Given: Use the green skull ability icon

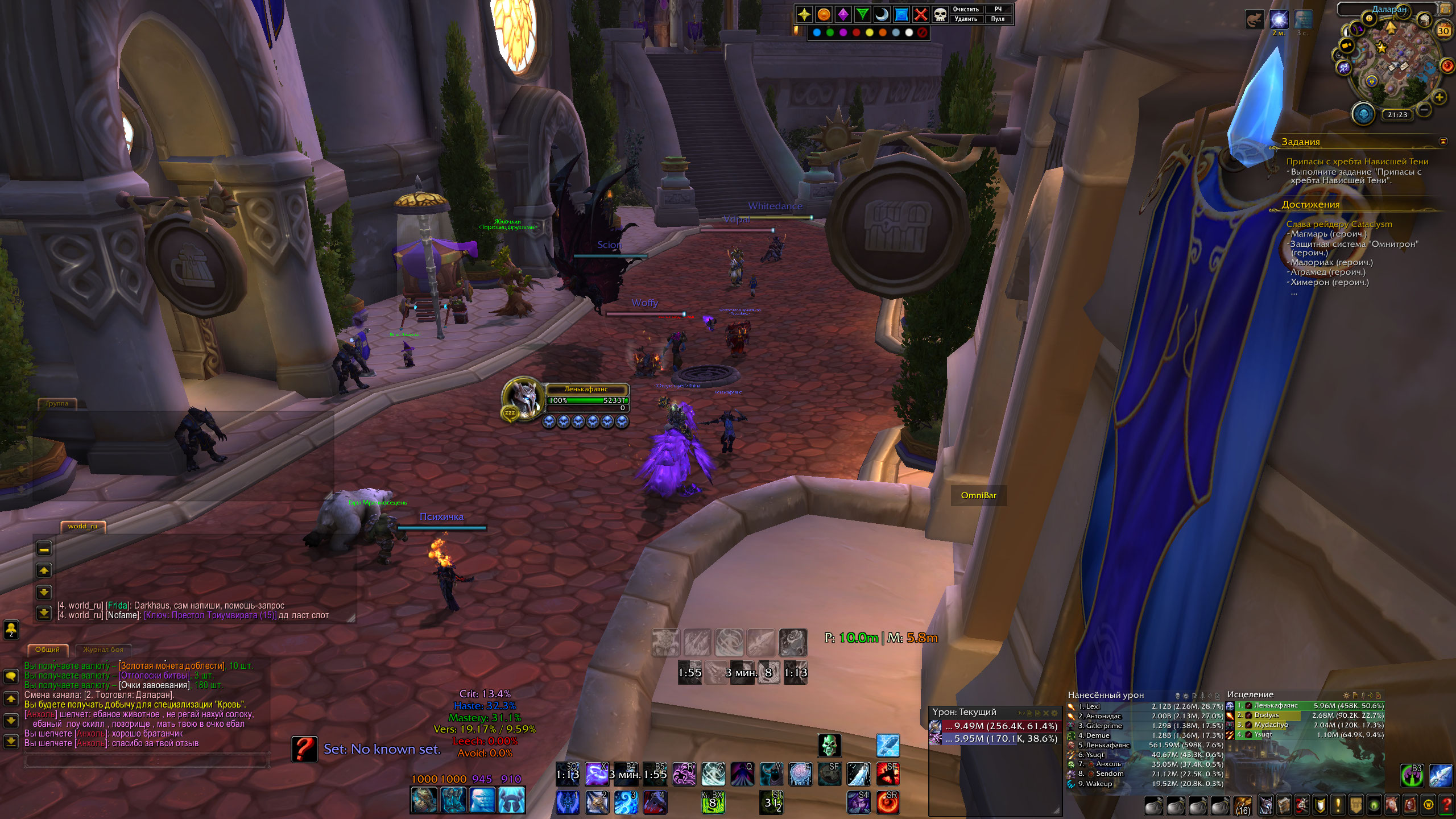Looking at the screenshot, I should click(x=829, y=745).
